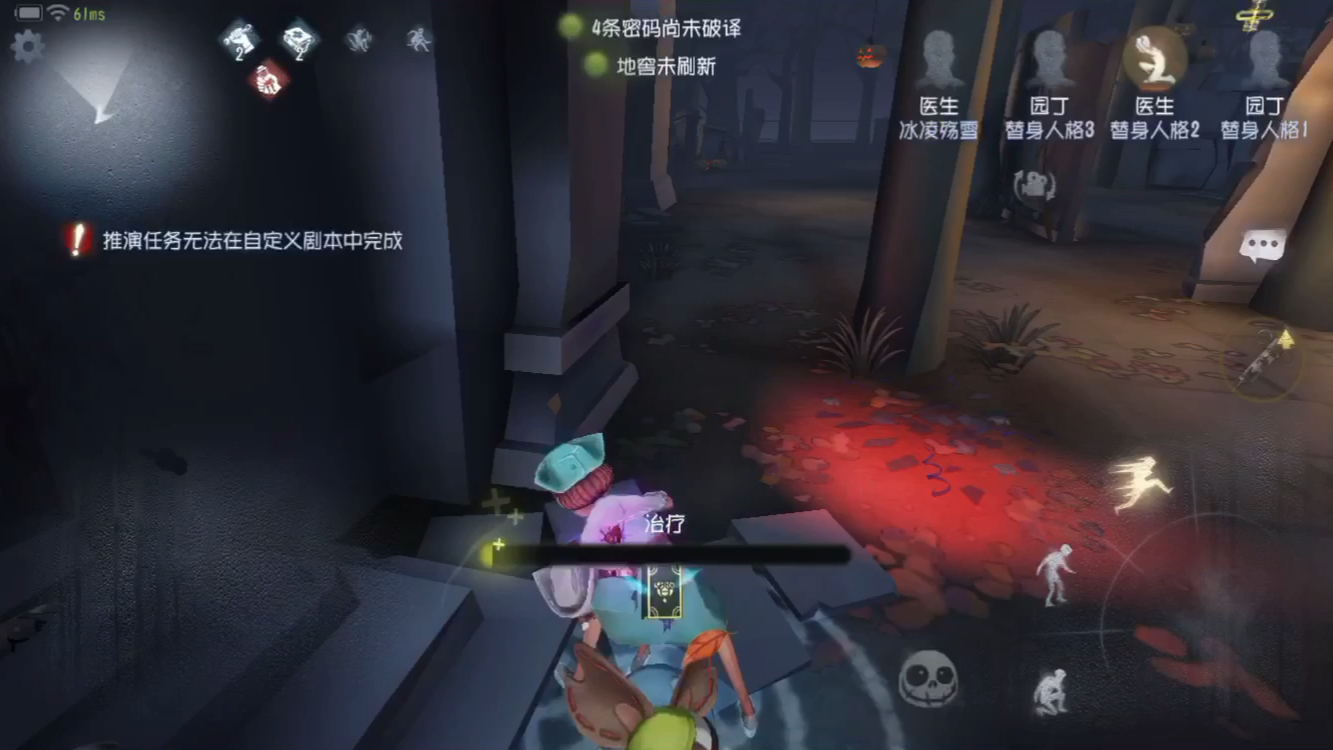Select the signal flare gun item icon

coord(1262,362)
